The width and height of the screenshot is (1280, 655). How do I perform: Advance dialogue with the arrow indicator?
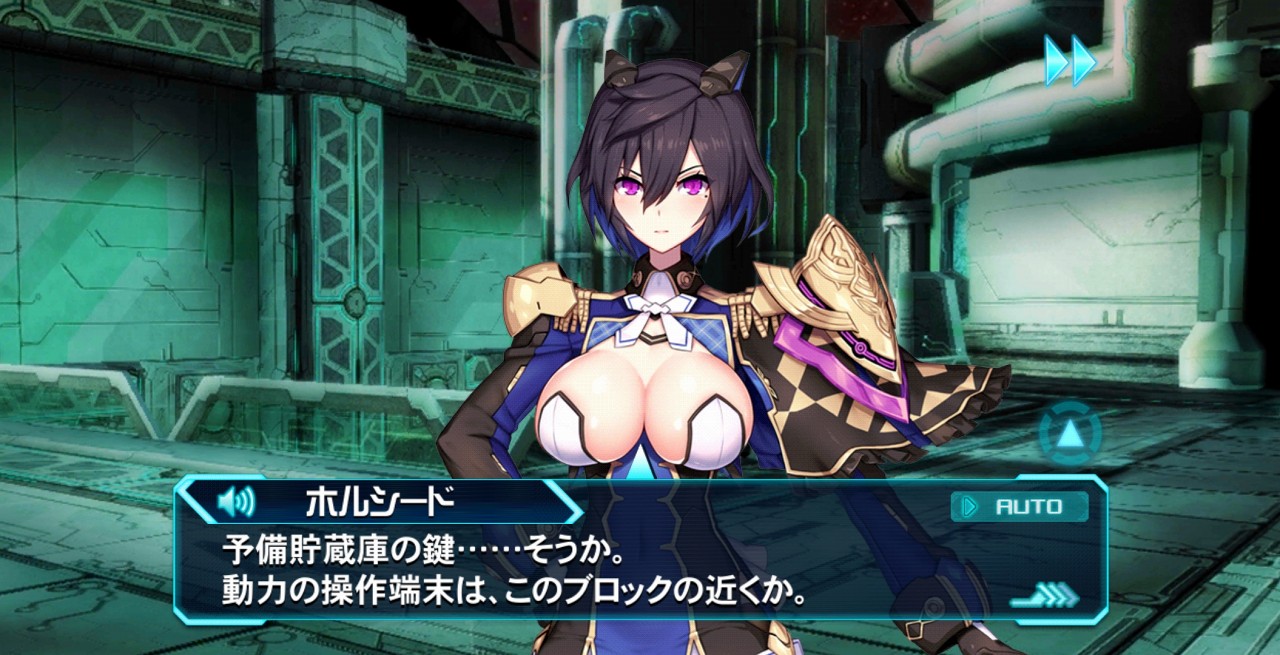click(x=1044, y=596)
